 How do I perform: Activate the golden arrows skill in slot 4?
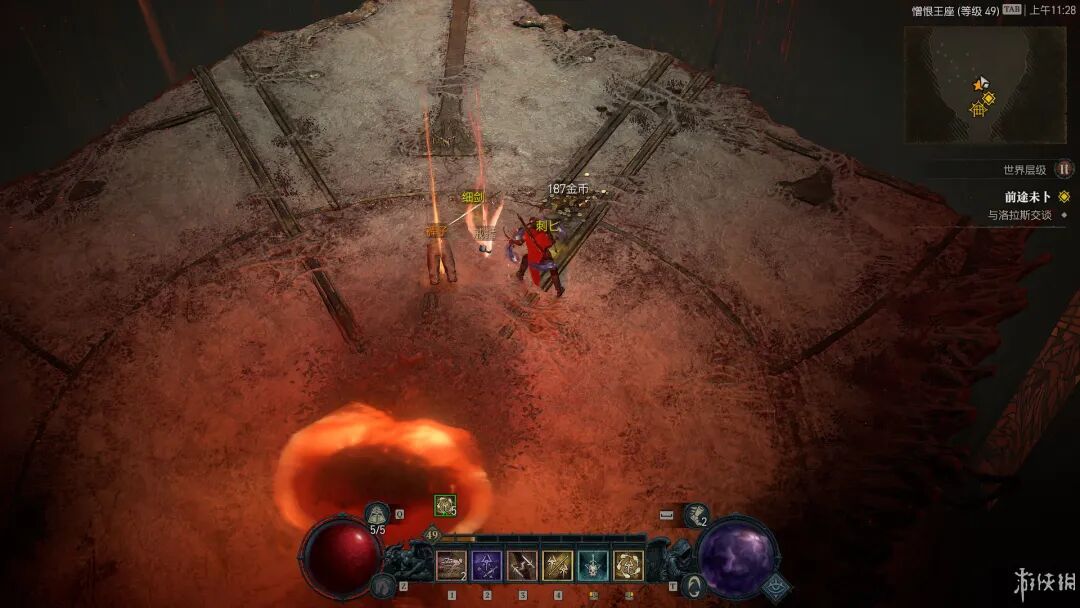(x=557, y=566)
